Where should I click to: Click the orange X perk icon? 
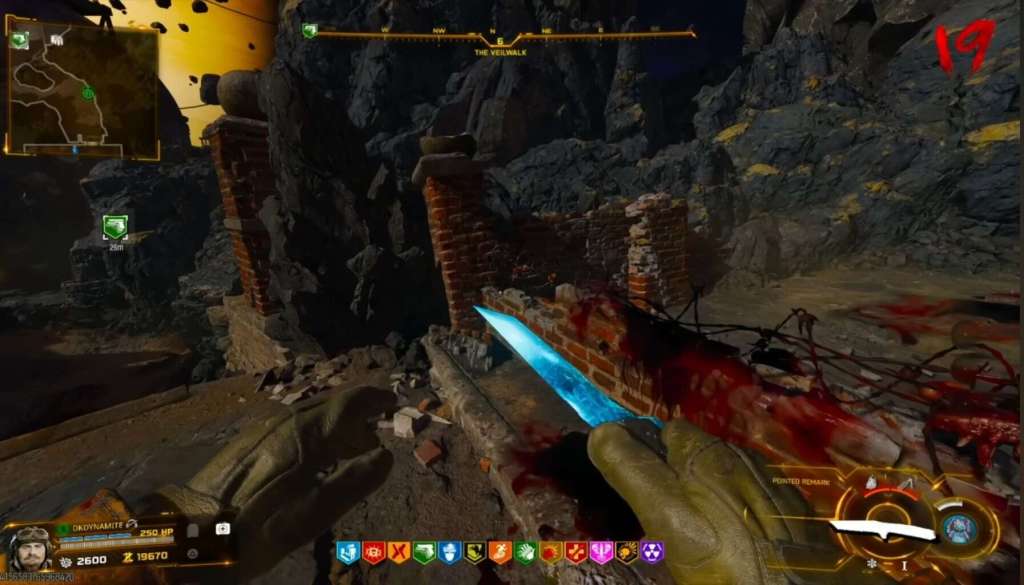pyautogui.click(x=399, y=552)
